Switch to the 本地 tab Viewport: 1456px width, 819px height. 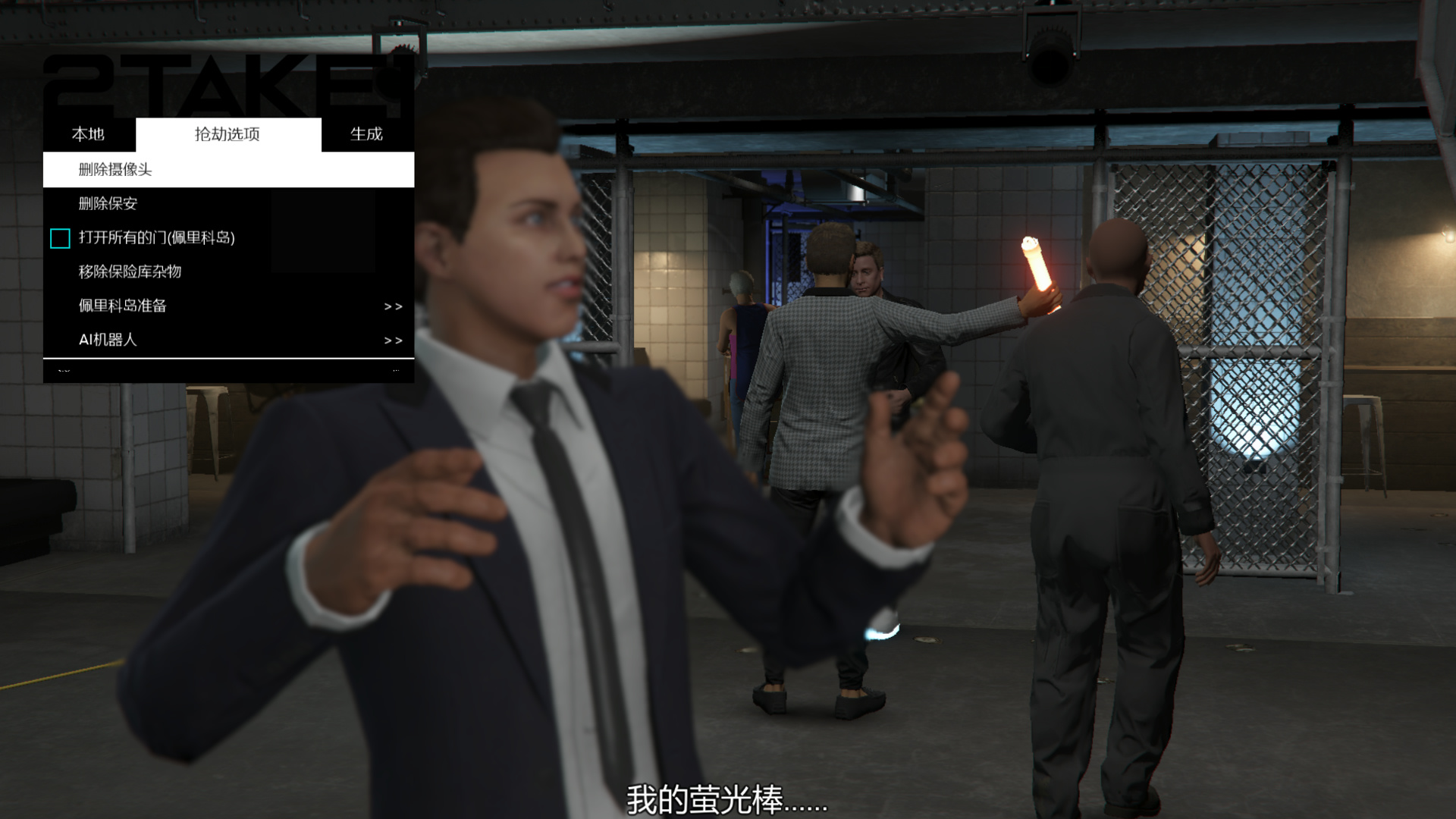click(88, 134)
